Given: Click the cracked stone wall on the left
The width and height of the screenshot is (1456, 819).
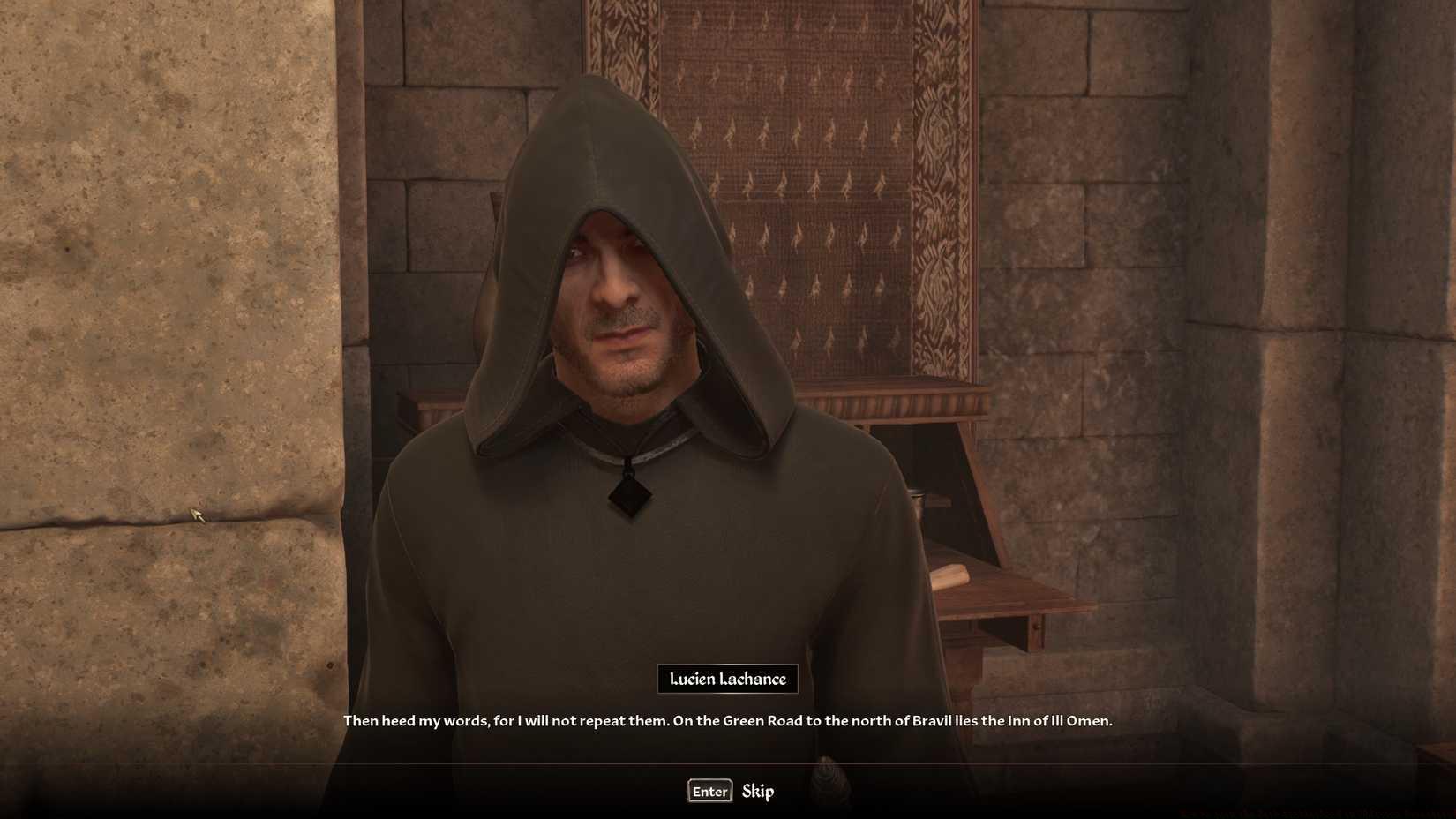Looking at the screenshot, I should click(x=159, y=353).
